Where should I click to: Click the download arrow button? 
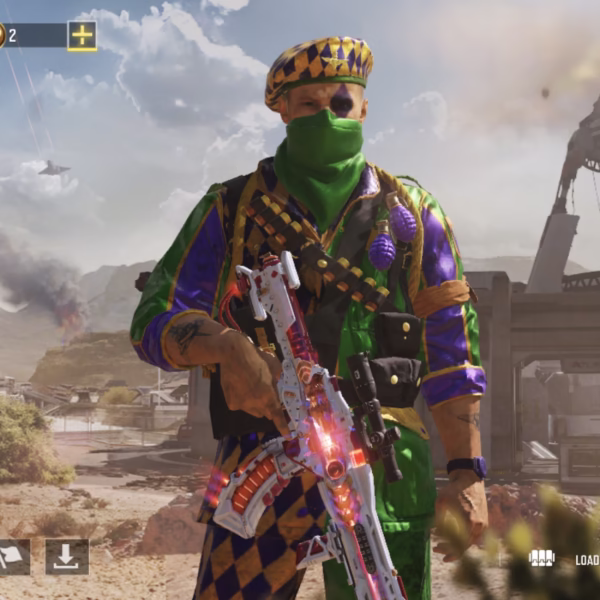(67, 557)
